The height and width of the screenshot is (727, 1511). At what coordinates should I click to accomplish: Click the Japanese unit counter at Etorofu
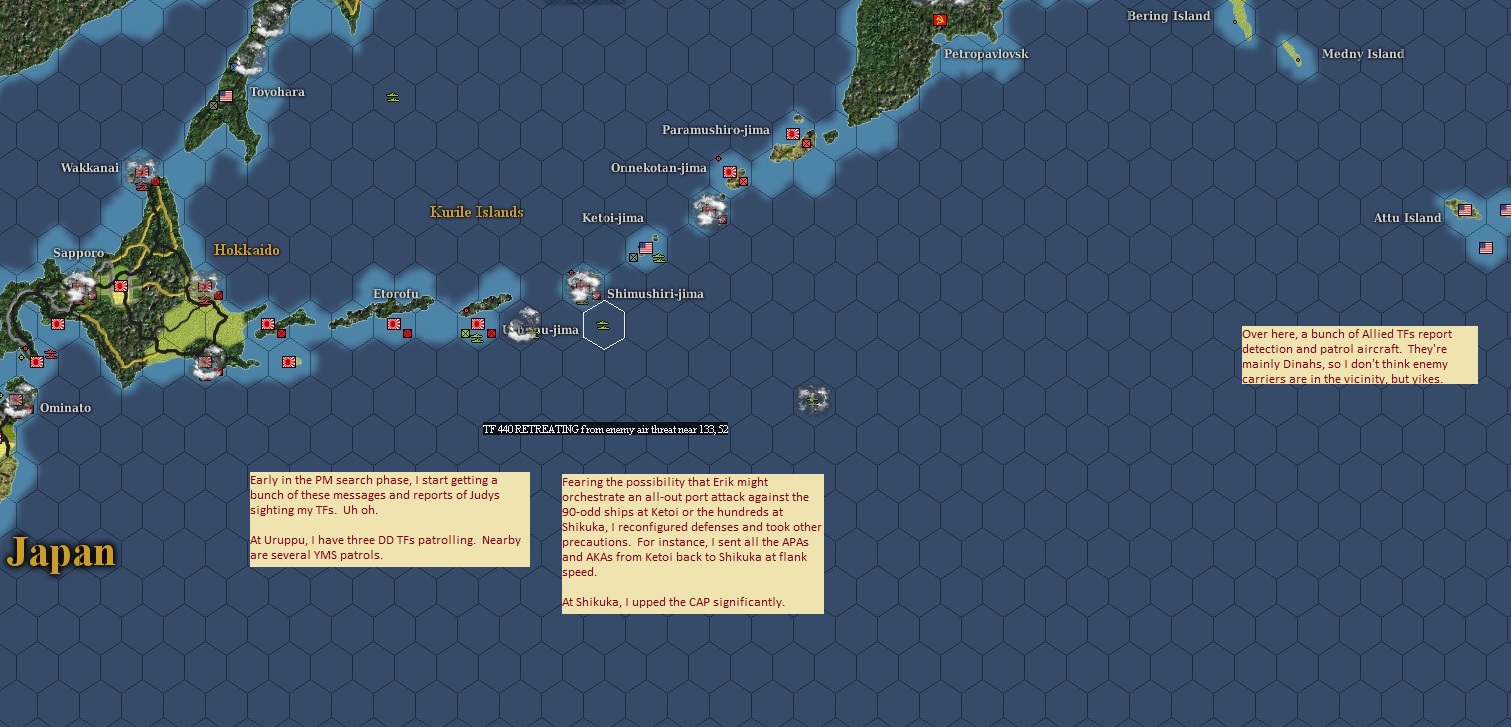click(x=393, y=323)
